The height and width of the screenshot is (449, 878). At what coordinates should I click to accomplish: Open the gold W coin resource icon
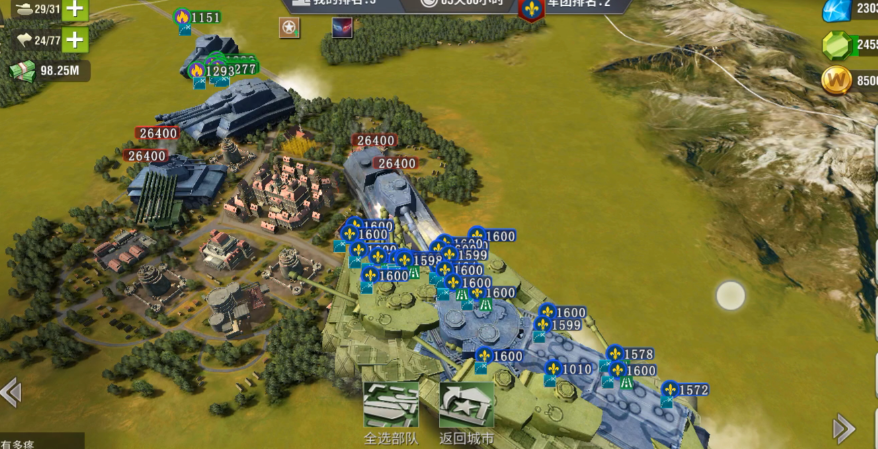pyautogui.click(x=836, y=80)
